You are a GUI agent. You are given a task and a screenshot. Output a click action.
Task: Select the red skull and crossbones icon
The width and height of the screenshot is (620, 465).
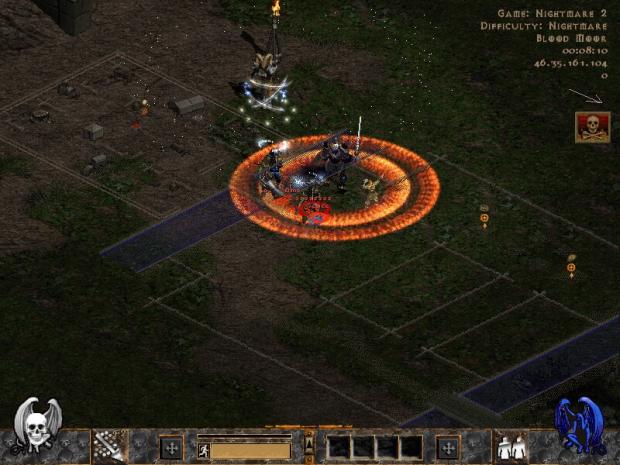[x=590, y=127]
